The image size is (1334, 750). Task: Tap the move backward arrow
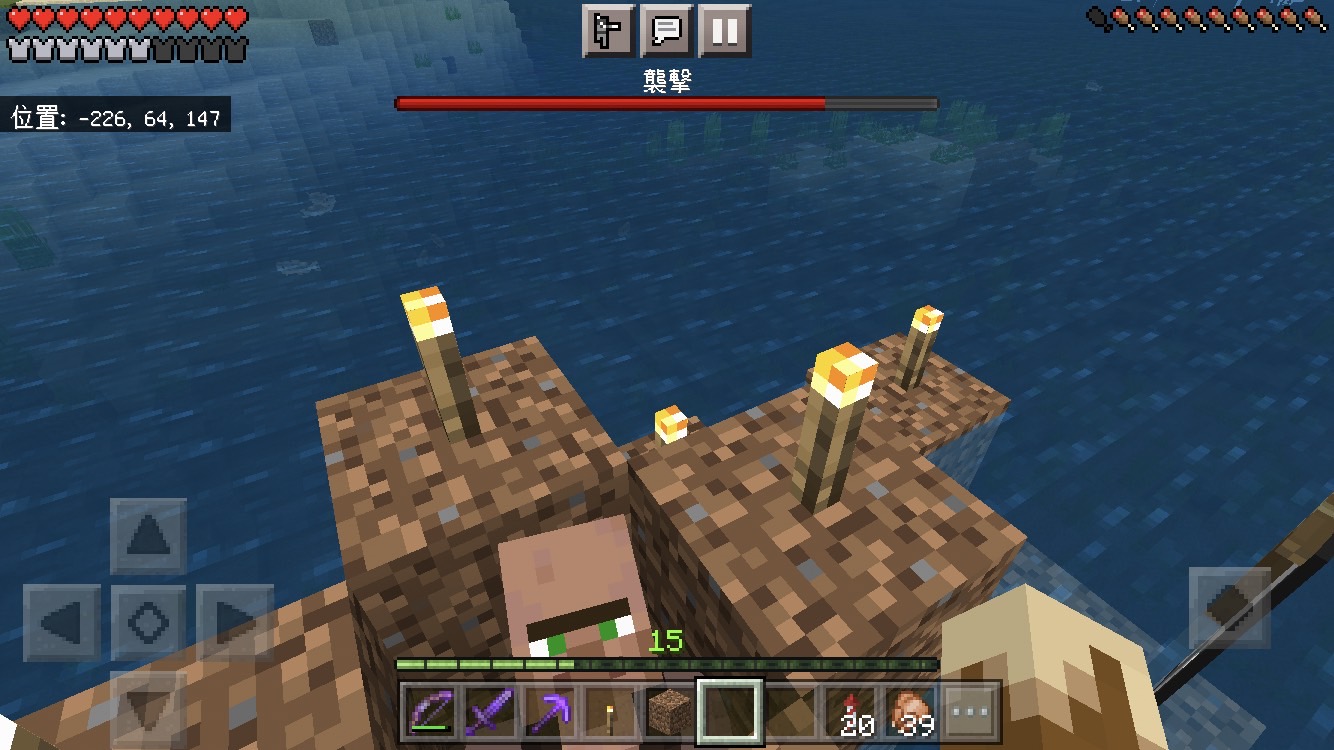(148, 705)
